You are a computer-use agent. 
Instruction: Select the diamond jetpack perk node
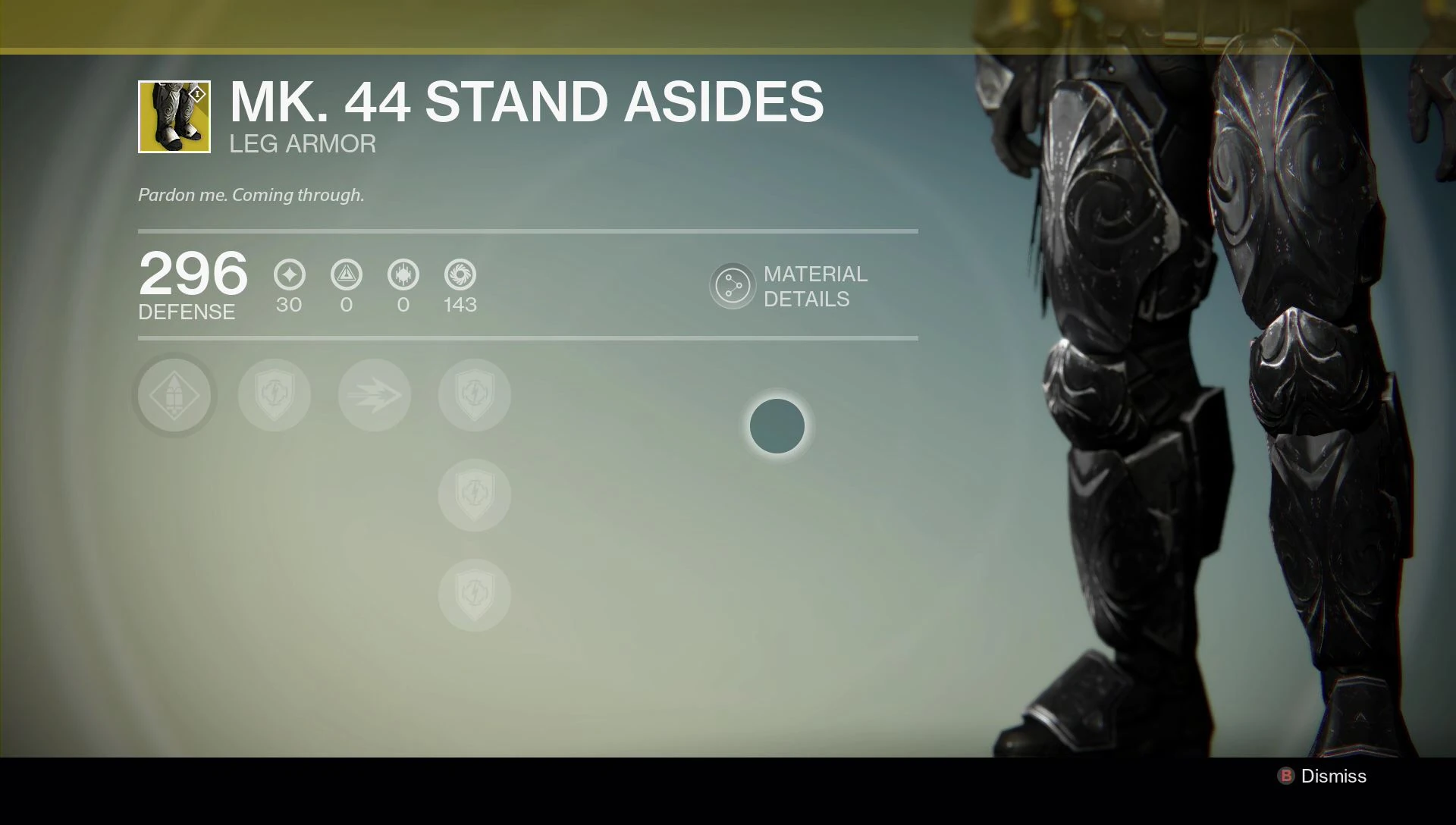[x=174, y=395]
